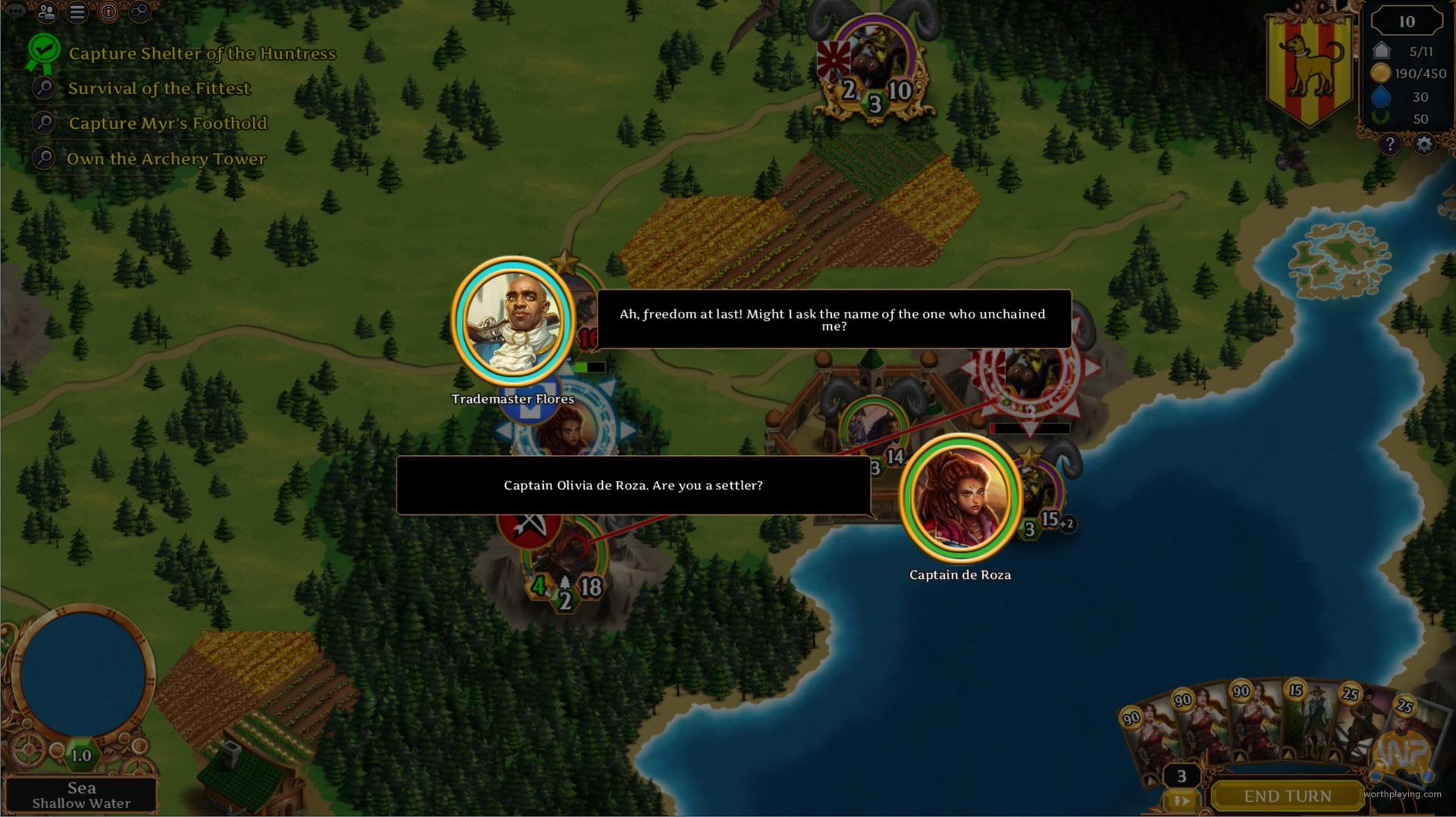The width and height of the screenshot is (1456, 817).
Task: Inspect the Capture Myr's Foothold objective
Action: tap(168, 123)
